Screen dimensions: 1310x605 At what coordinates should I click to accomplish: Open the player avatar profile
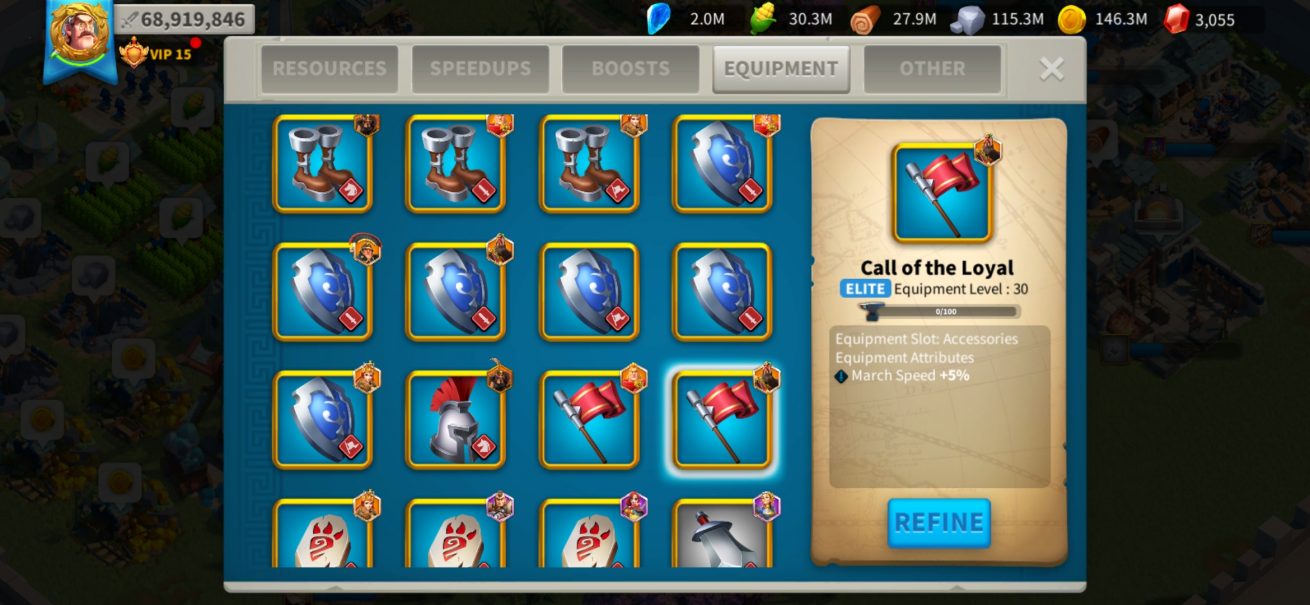point(79,36)
